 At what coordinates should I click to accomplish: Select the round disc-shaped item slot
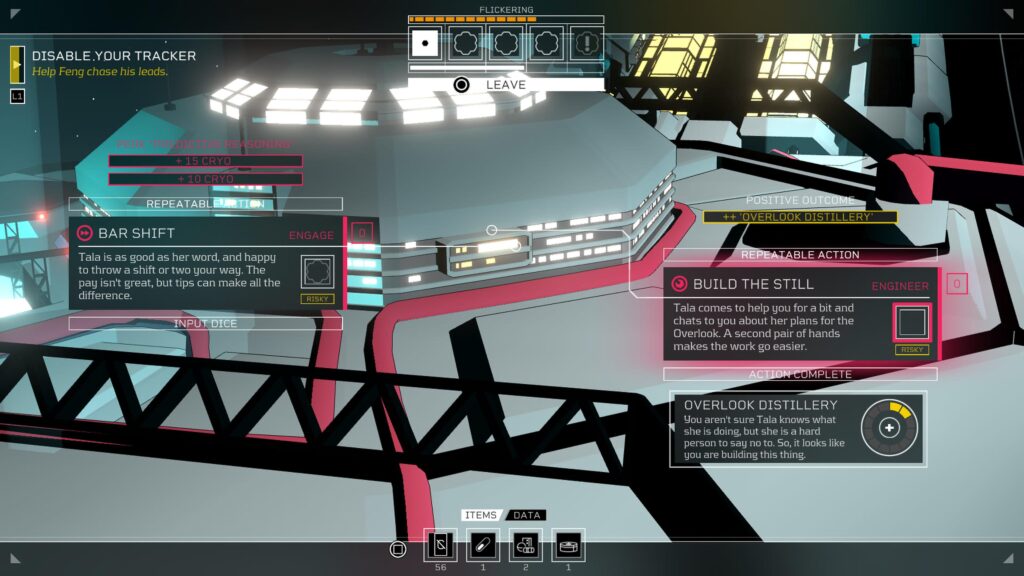[x=569, y=545]
